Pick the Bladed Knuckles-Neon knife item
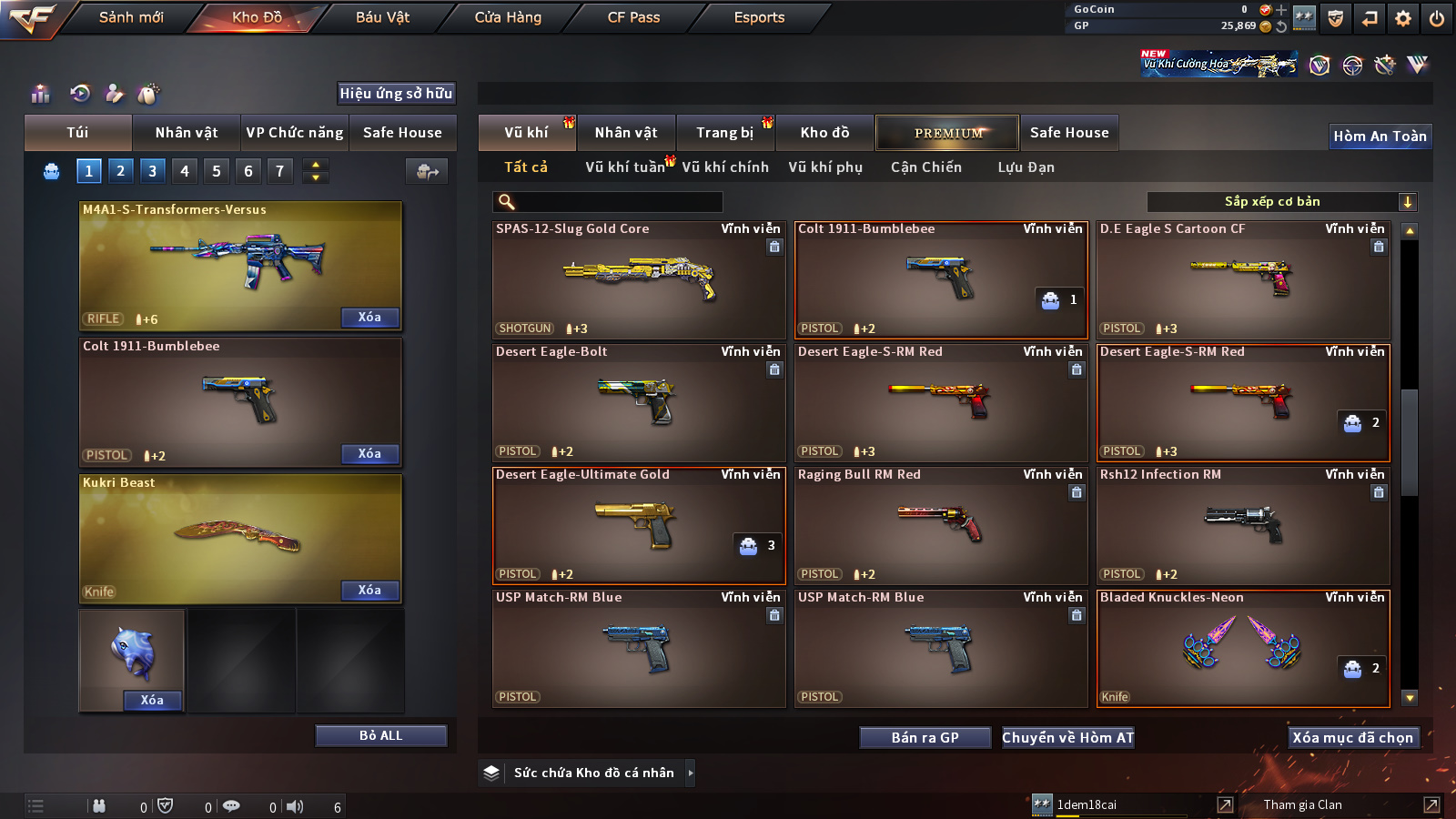 1243,648
